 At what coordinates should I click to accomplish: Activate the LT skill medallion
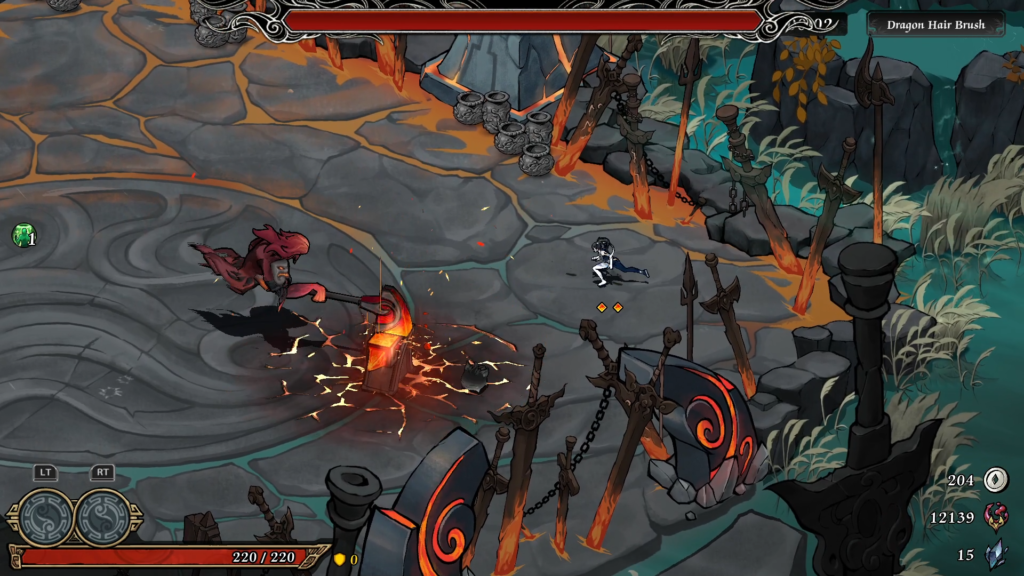[x=46, y=516]
